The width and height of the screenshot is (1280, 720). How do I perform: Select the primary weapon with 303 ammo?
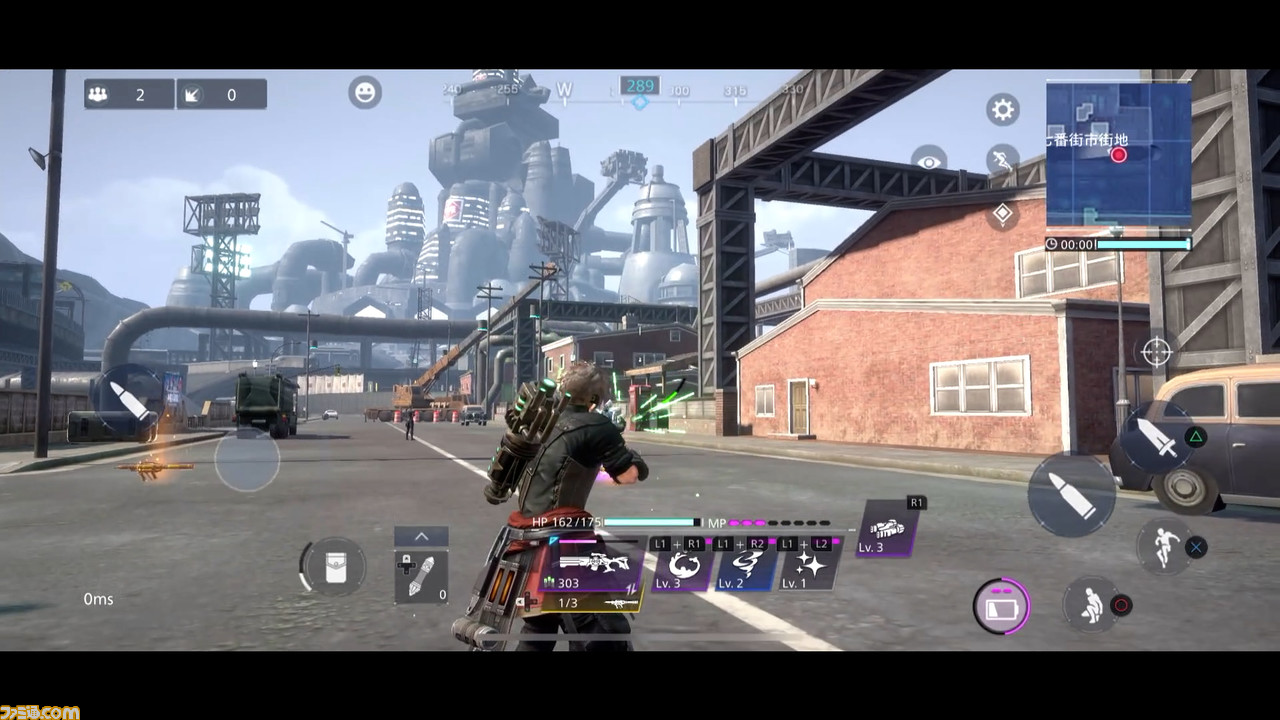pos(594,566)
